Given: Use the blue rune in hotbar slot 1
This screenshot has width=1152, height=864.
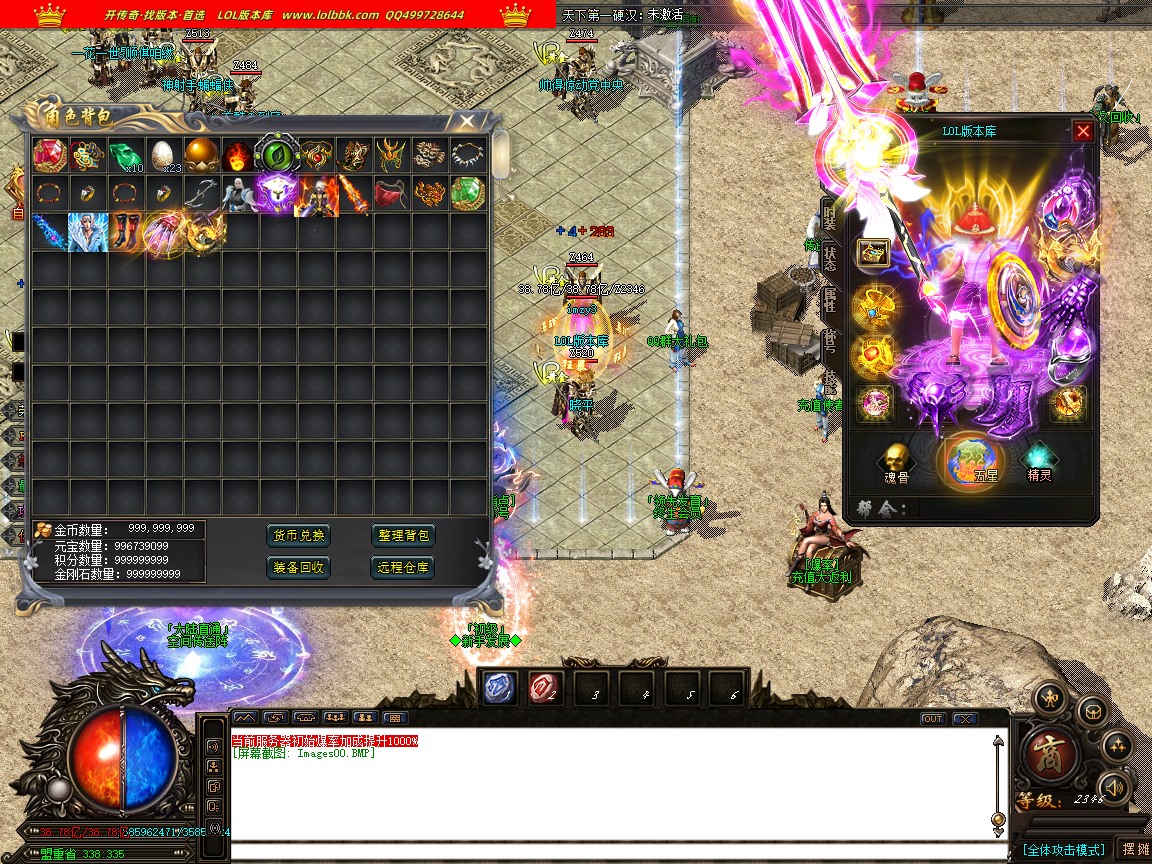Looking at the screenshot, I should pos(500,687).
